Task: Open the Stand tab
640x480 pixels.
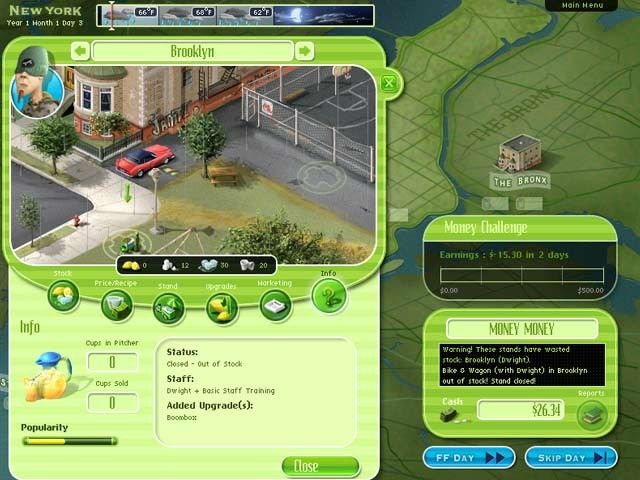Action: click(168, 308)
